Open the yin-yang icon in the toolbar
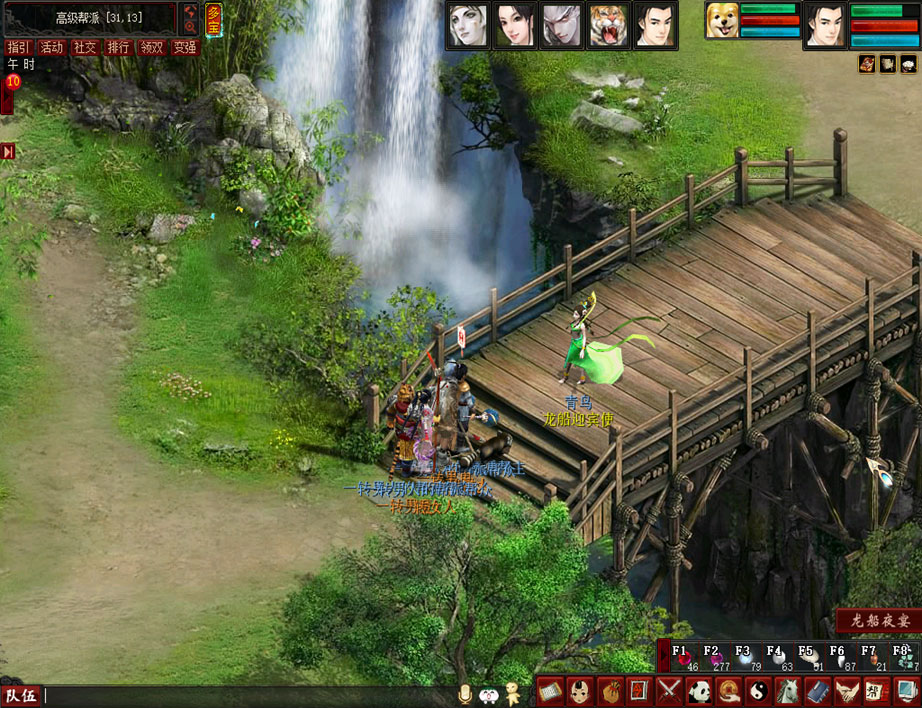 pos(759,691)
